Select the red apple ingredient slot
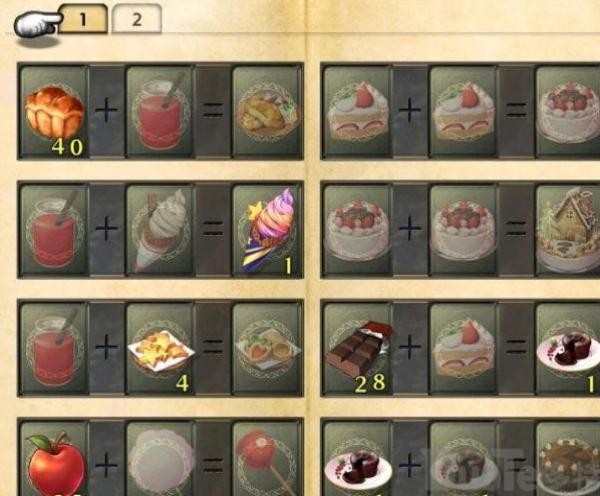The height and width of the screenshot is (496, 600). pyautogui.click(x=54, y=461)
